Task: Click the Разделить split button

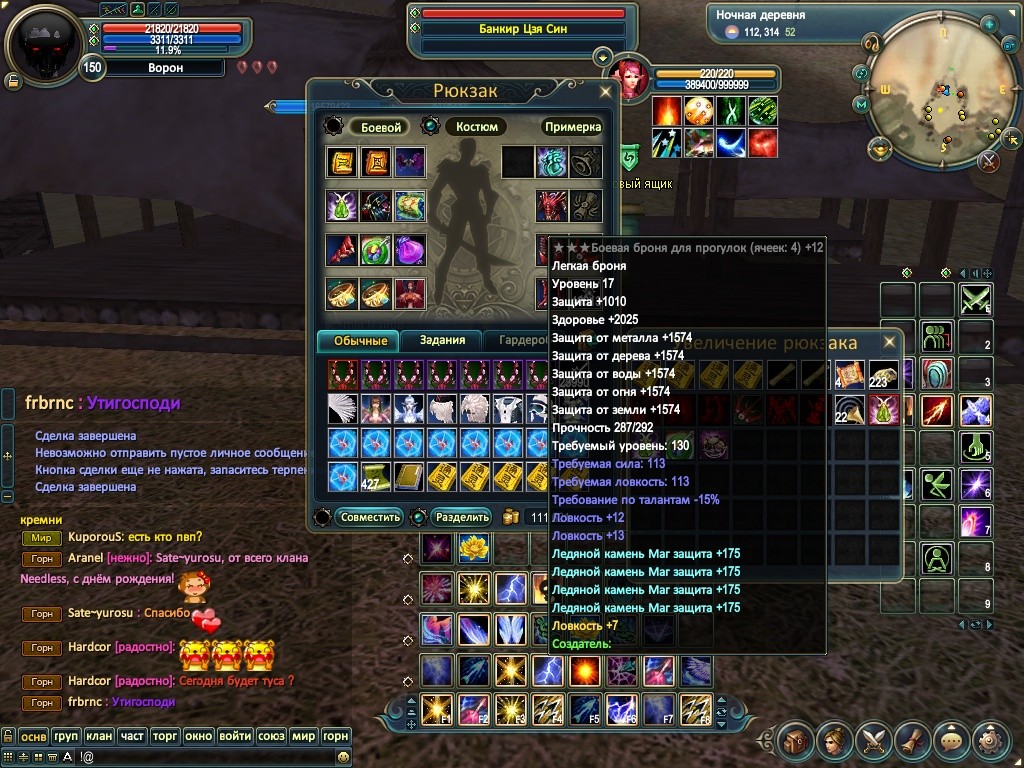Action: click(462, 517)
